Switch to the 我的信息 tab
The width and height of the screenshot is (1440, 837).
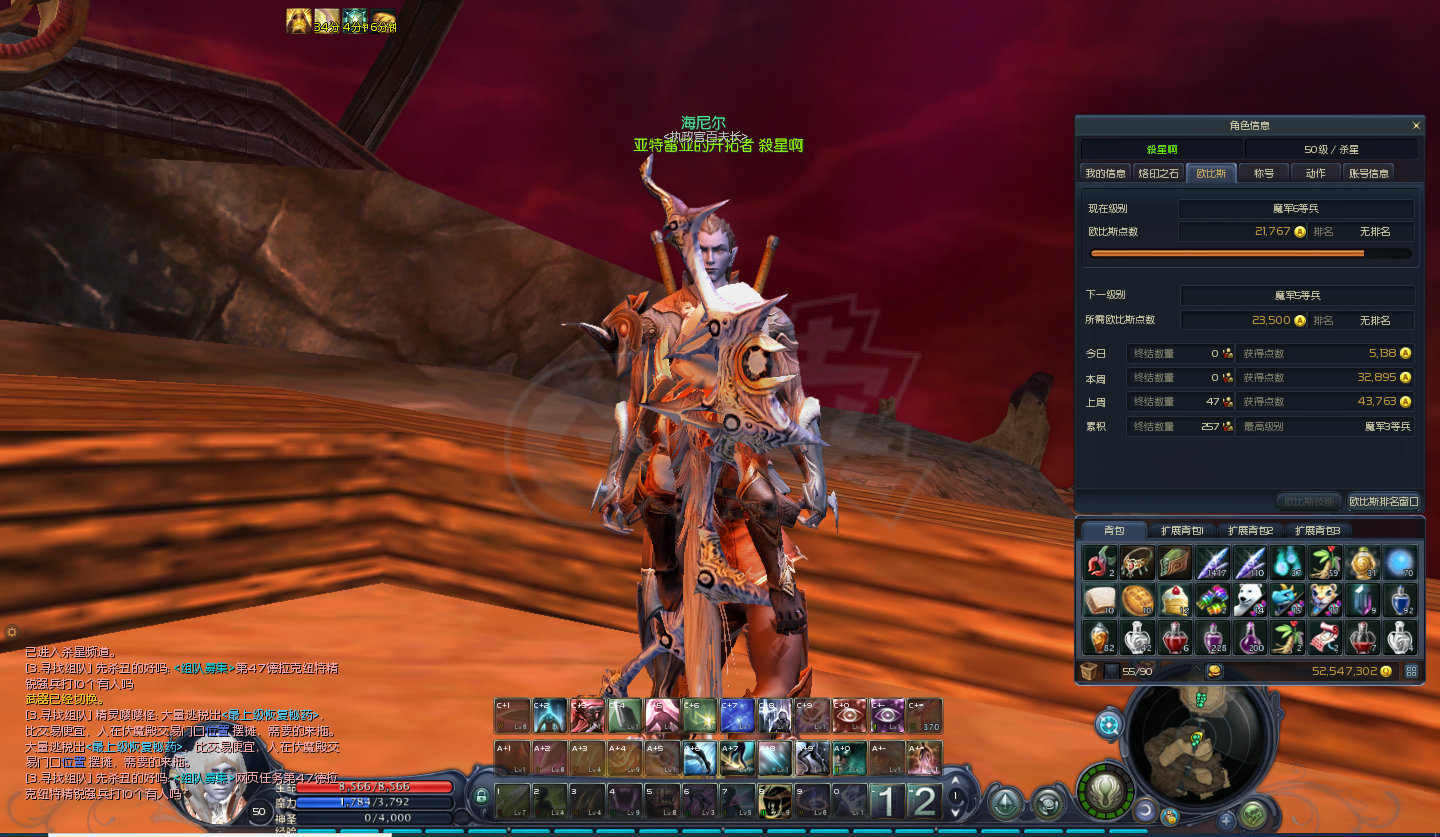click(x=1106, y=173)
